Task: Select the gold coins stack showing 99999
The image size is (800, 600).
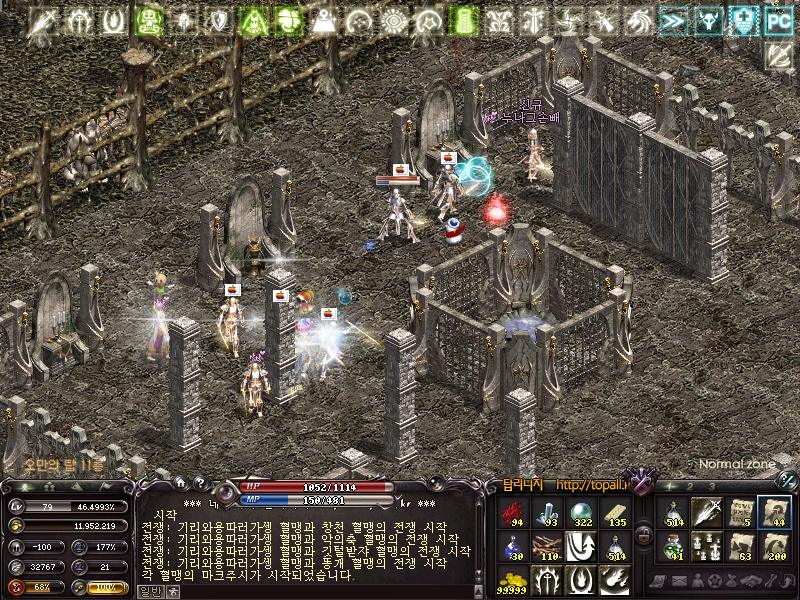Action: click(x=514, y=581)
